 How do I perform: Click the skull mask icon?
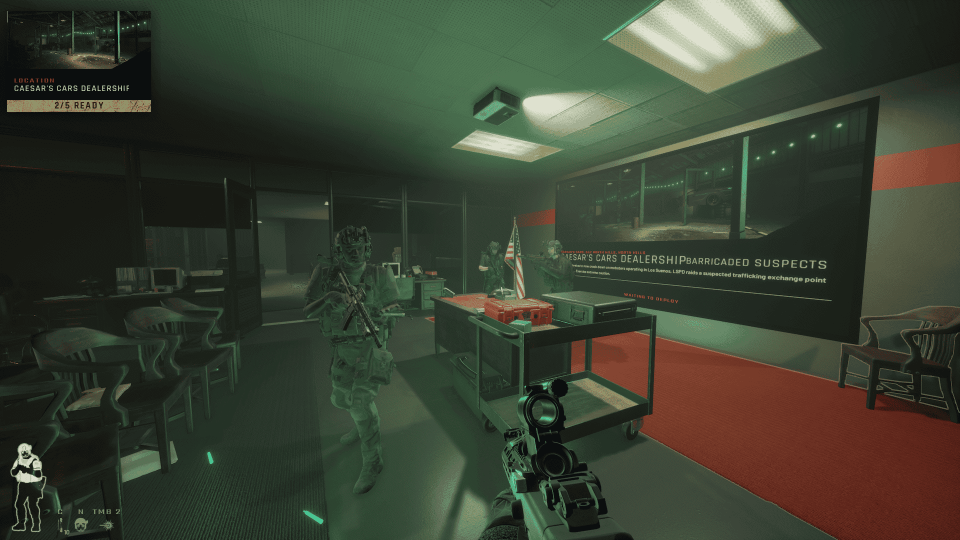[x=78, y=526]
